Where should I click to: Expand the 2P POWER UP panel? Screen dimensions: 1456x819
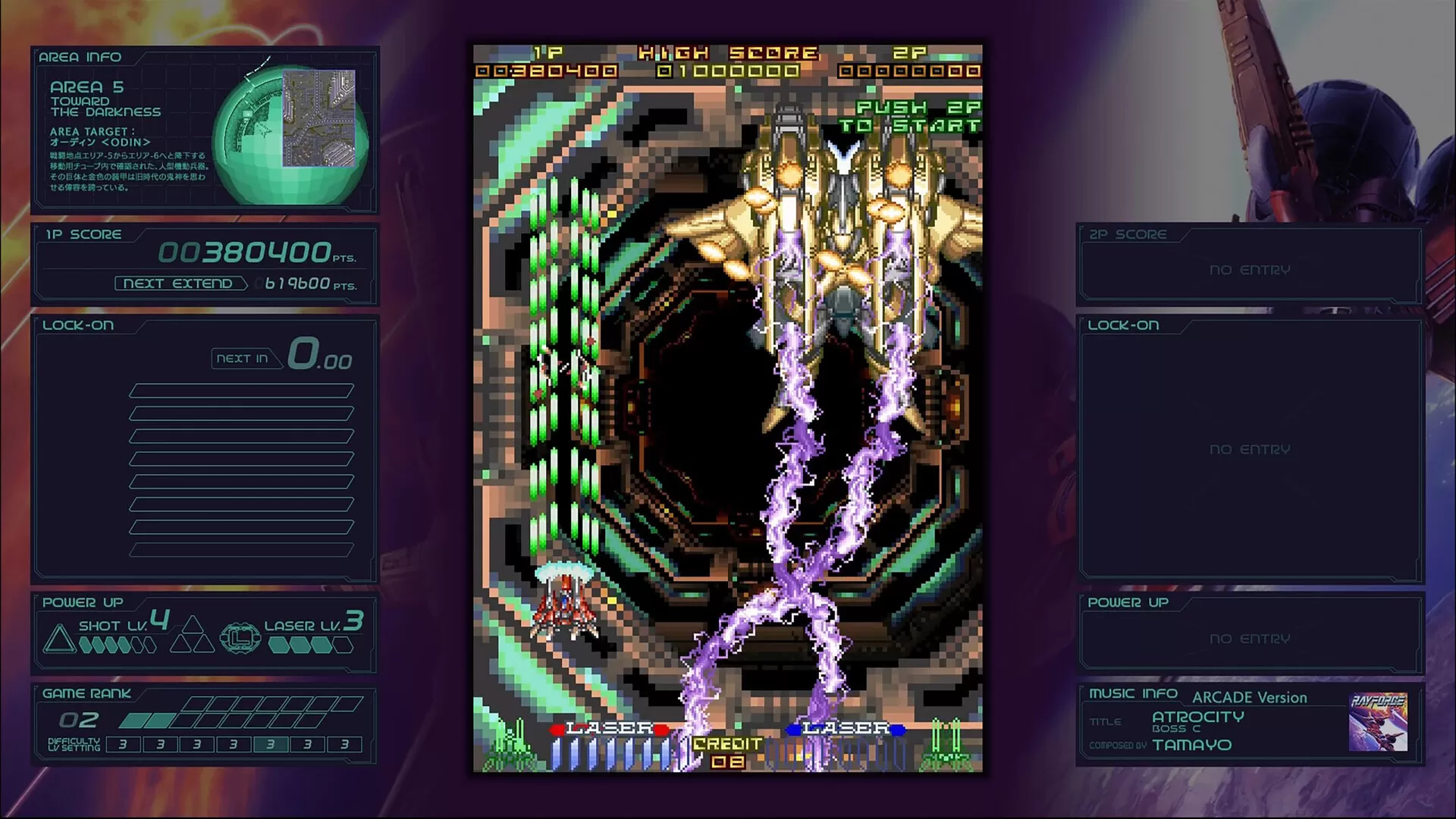(1250, 638)
